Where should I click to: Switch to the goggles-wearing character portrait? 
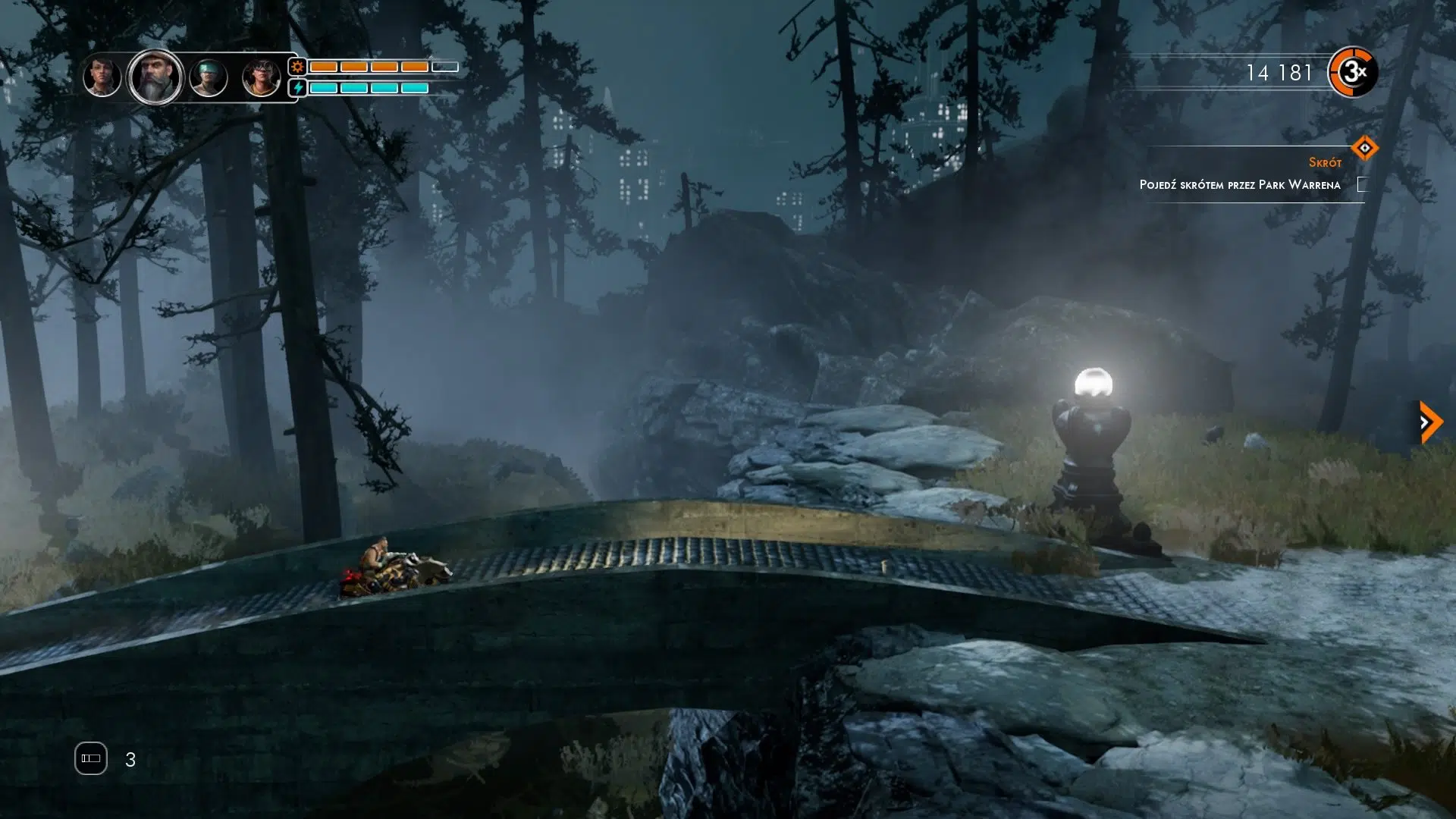pyautogui.click(x=261, y=77)
